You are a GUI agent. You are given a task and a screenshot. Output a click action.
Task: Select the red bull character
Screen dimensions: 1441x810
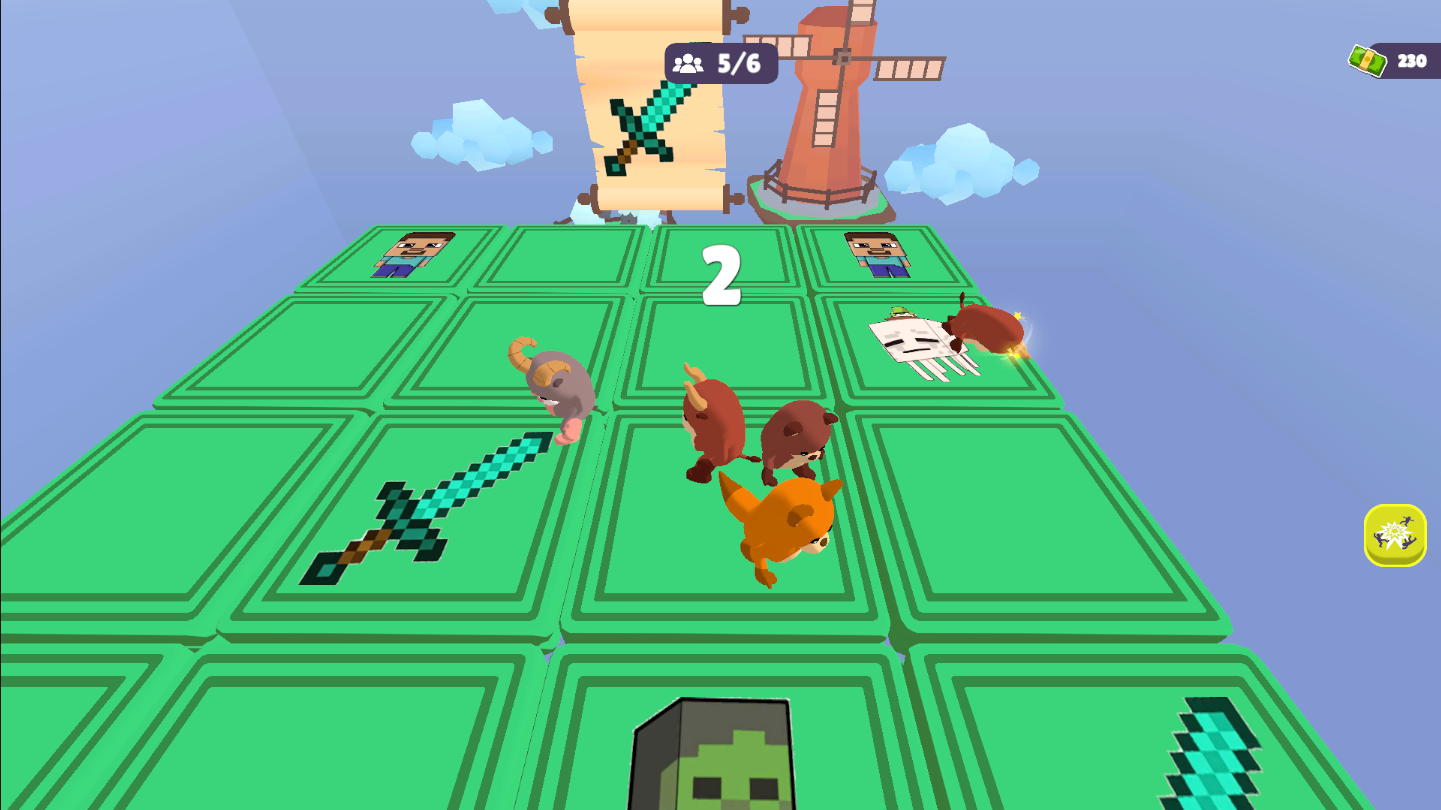pyautogui.click(x=713, y=425)
